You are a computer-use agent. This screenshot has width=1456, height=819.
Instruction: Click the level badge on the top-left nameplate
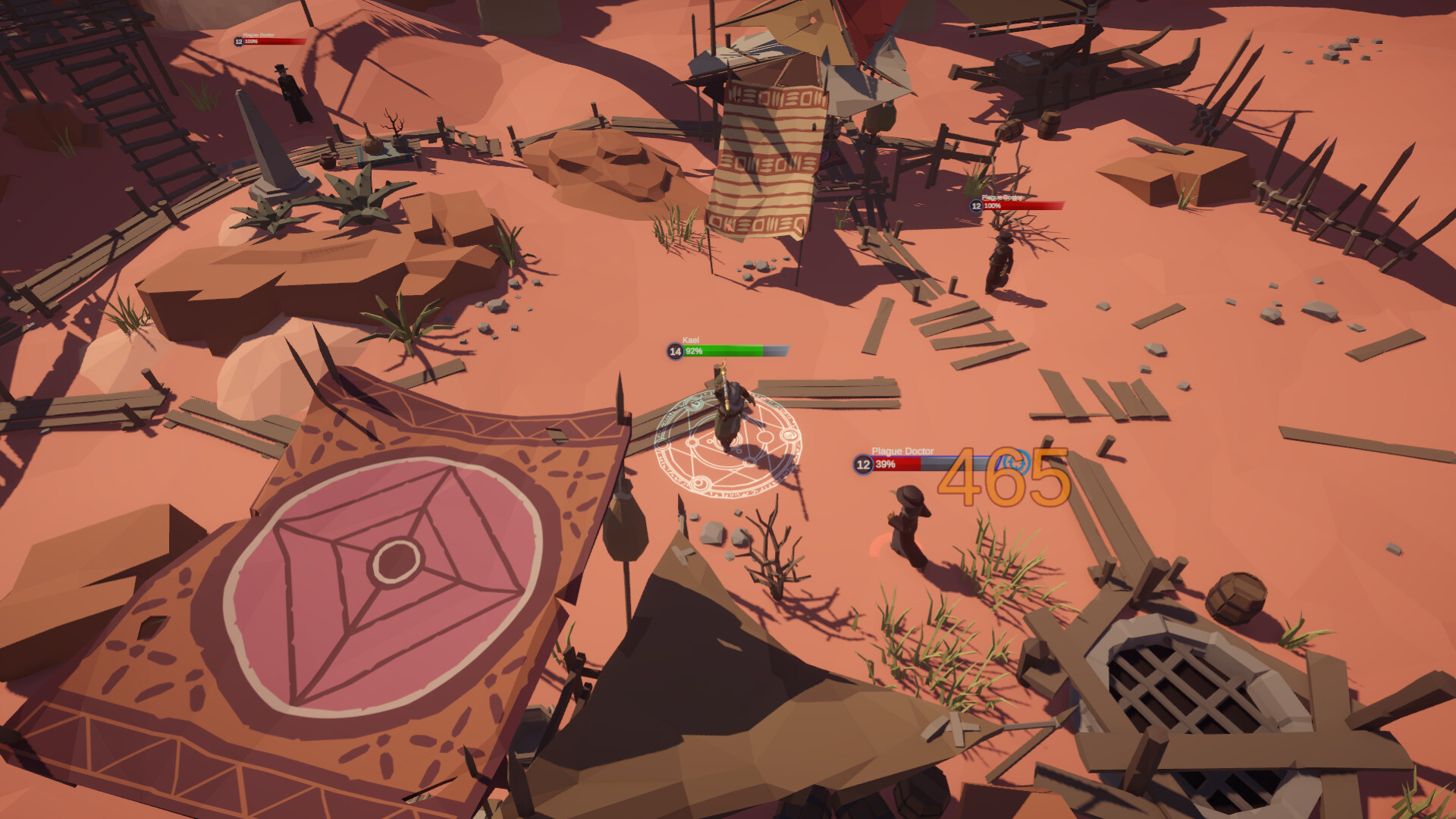(237, 42)
